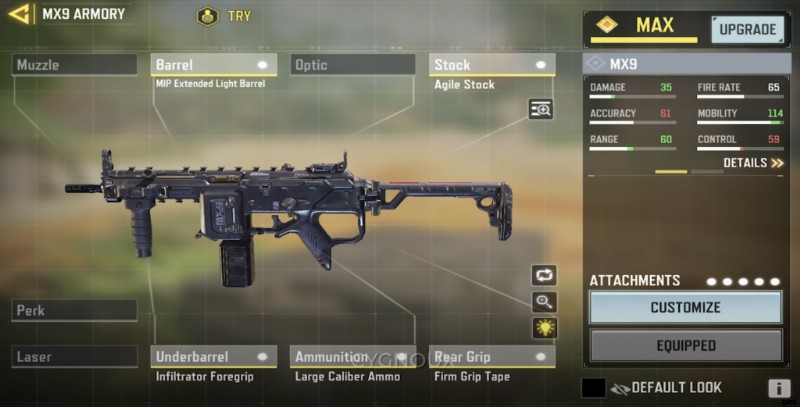This screenshot has width=800, height=407.
Task: Select the Barrel attachment slot
Action: pyautogui.click(x=214, y=65)
